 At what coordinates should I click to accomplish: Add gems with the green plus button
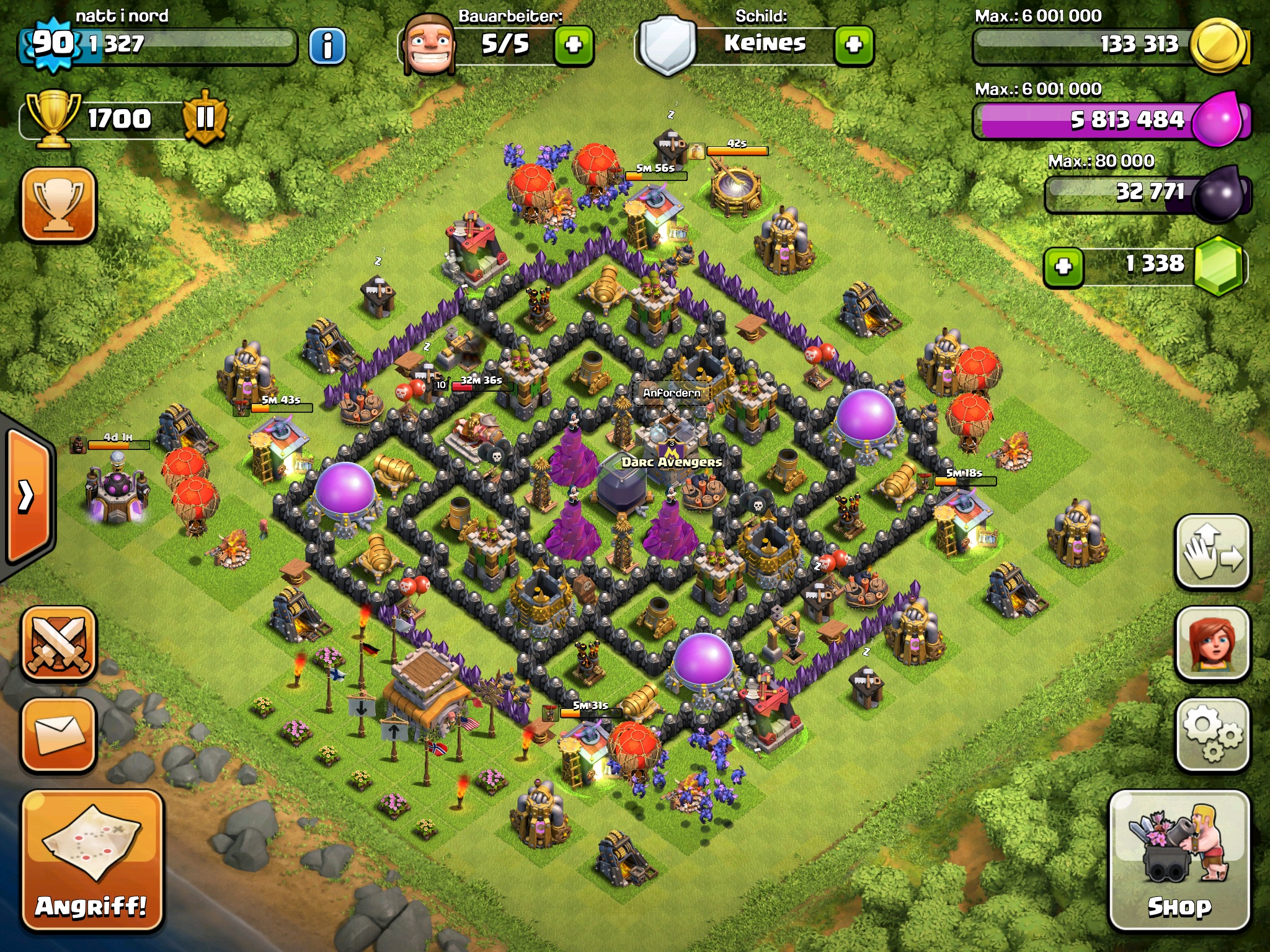(x=1064, y=267)
